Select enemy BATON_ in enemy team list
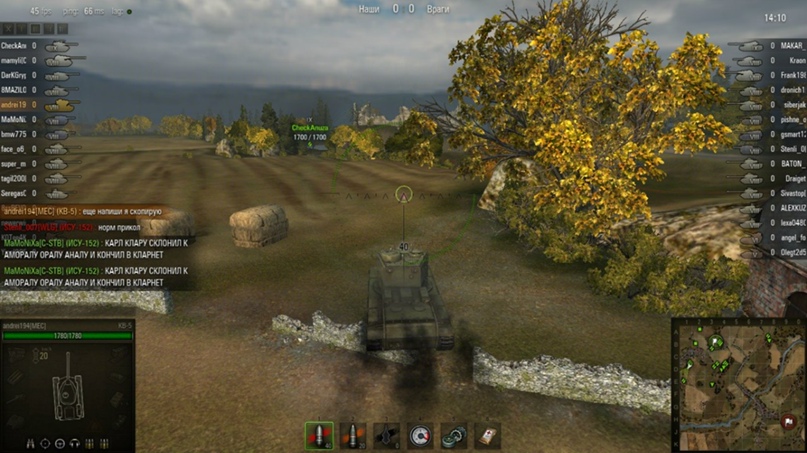Screen dimensions: 807x453 [792, 164]
